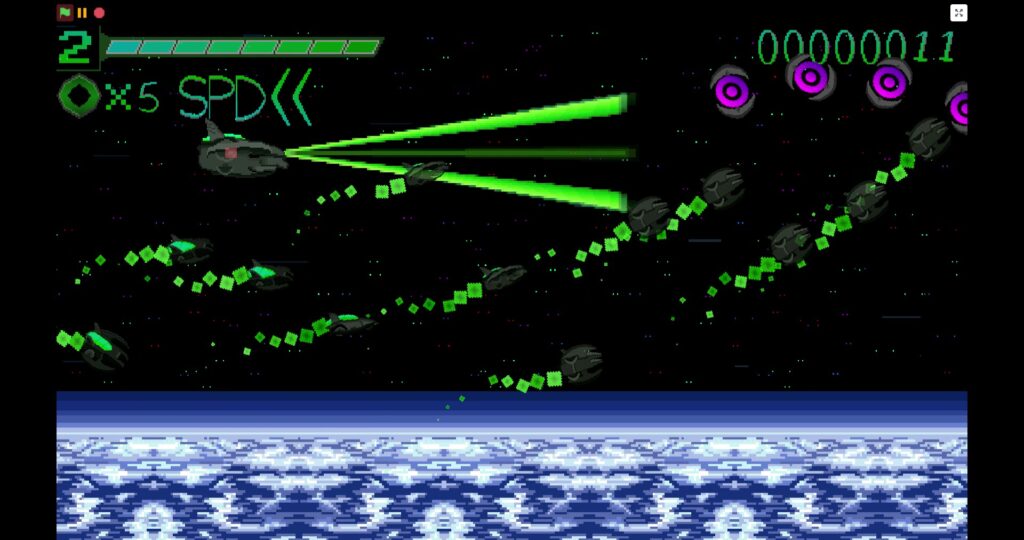
Task: Click the green flag start button
Action: (65, 13)
